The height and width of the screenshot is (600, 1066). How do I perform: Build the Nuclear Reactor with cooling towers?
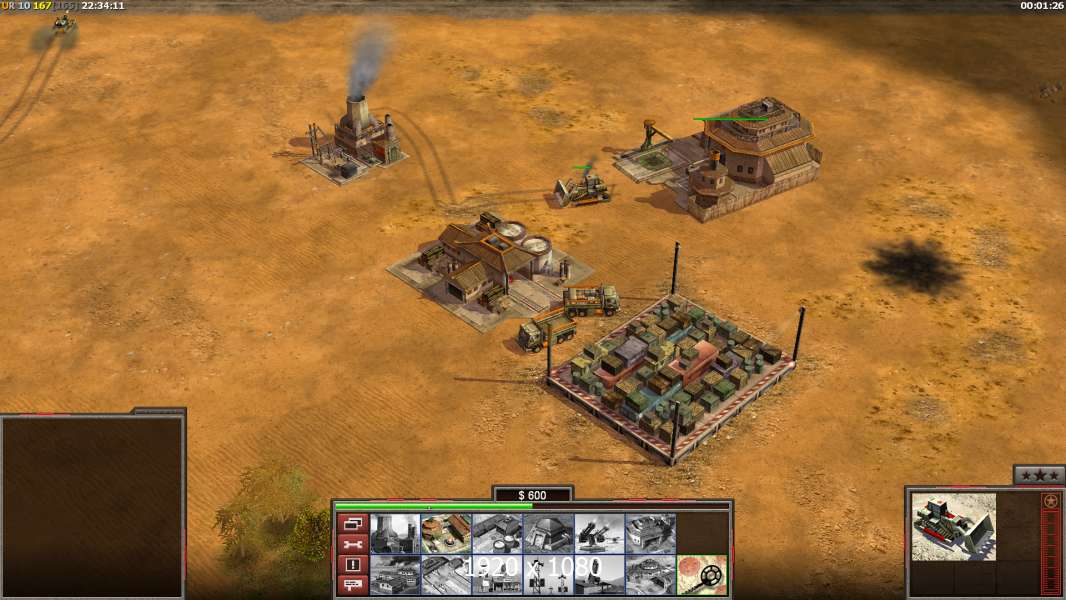tap(395, 533)
